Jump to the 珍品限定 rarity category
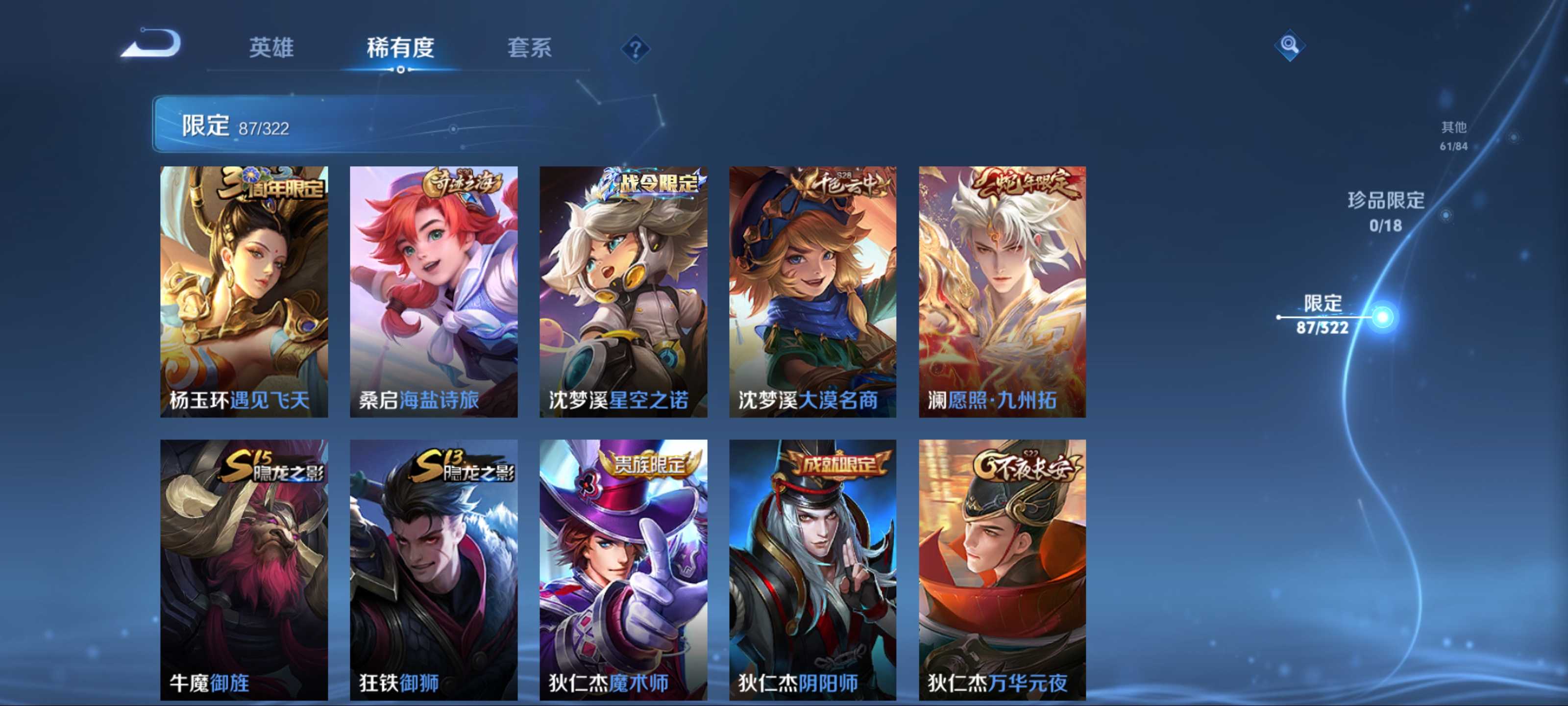1568x706 pixels. click(x=1385, y=210)
